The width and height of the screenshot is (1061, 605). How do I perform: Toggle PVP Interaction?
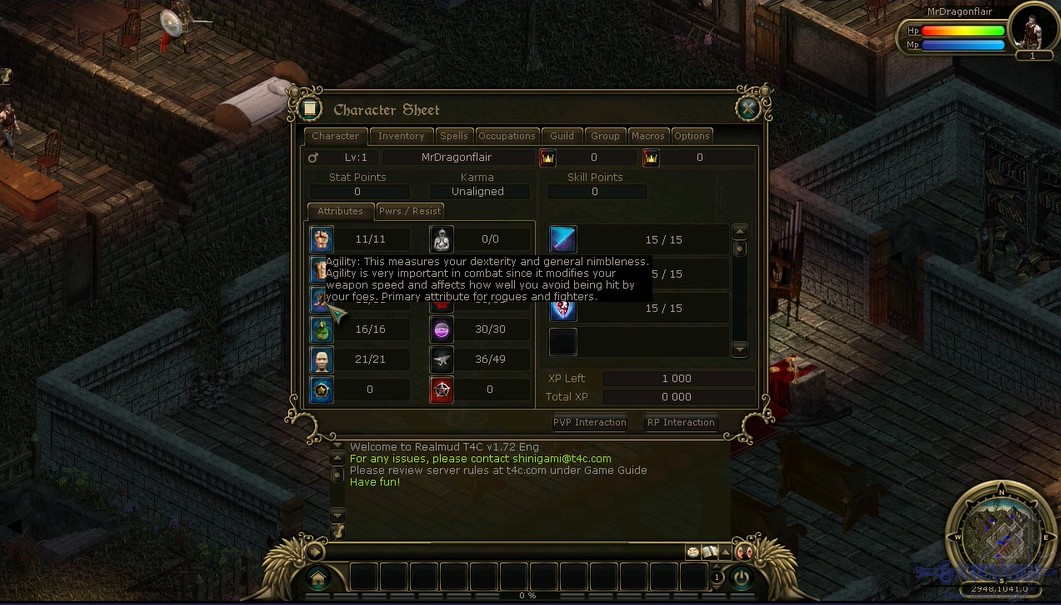click(590, 422)
